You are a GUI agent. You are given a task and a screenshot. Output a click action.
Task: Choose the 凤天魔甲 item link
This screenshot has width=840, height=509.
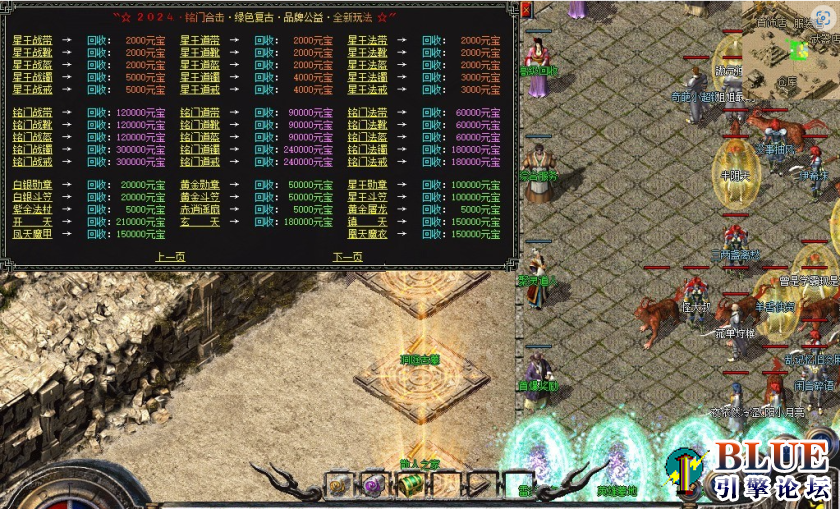(31, 233)
